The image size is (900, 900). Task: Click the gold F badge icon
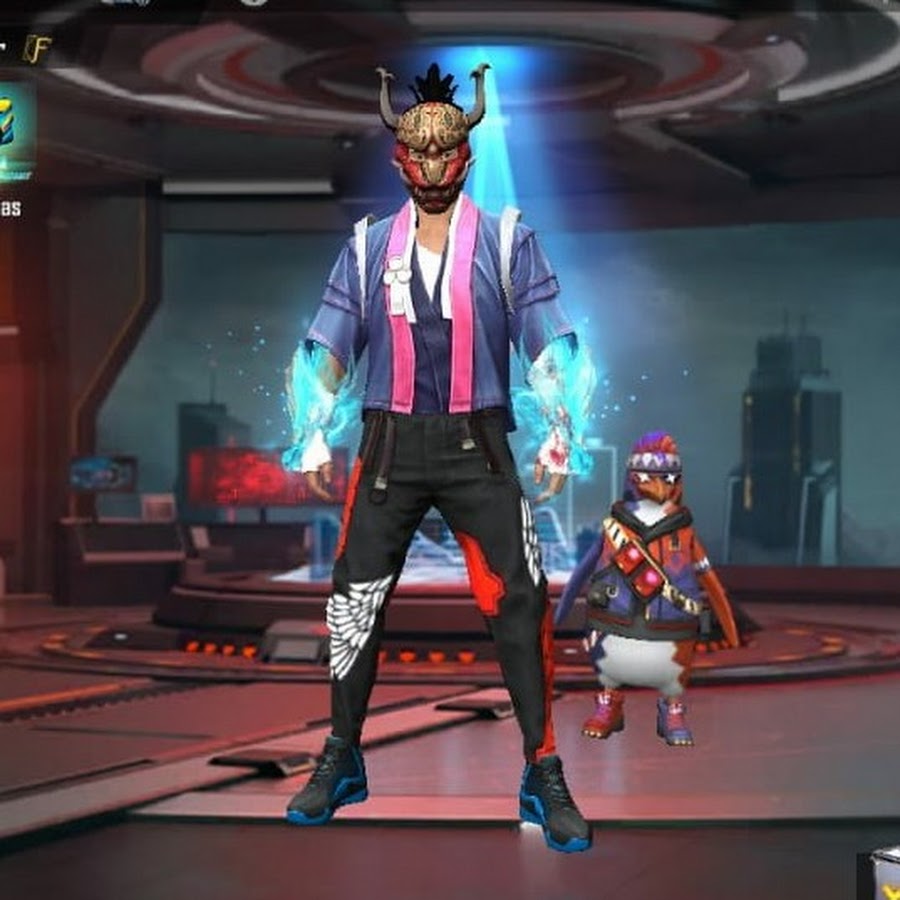click(x=37, y=49)
